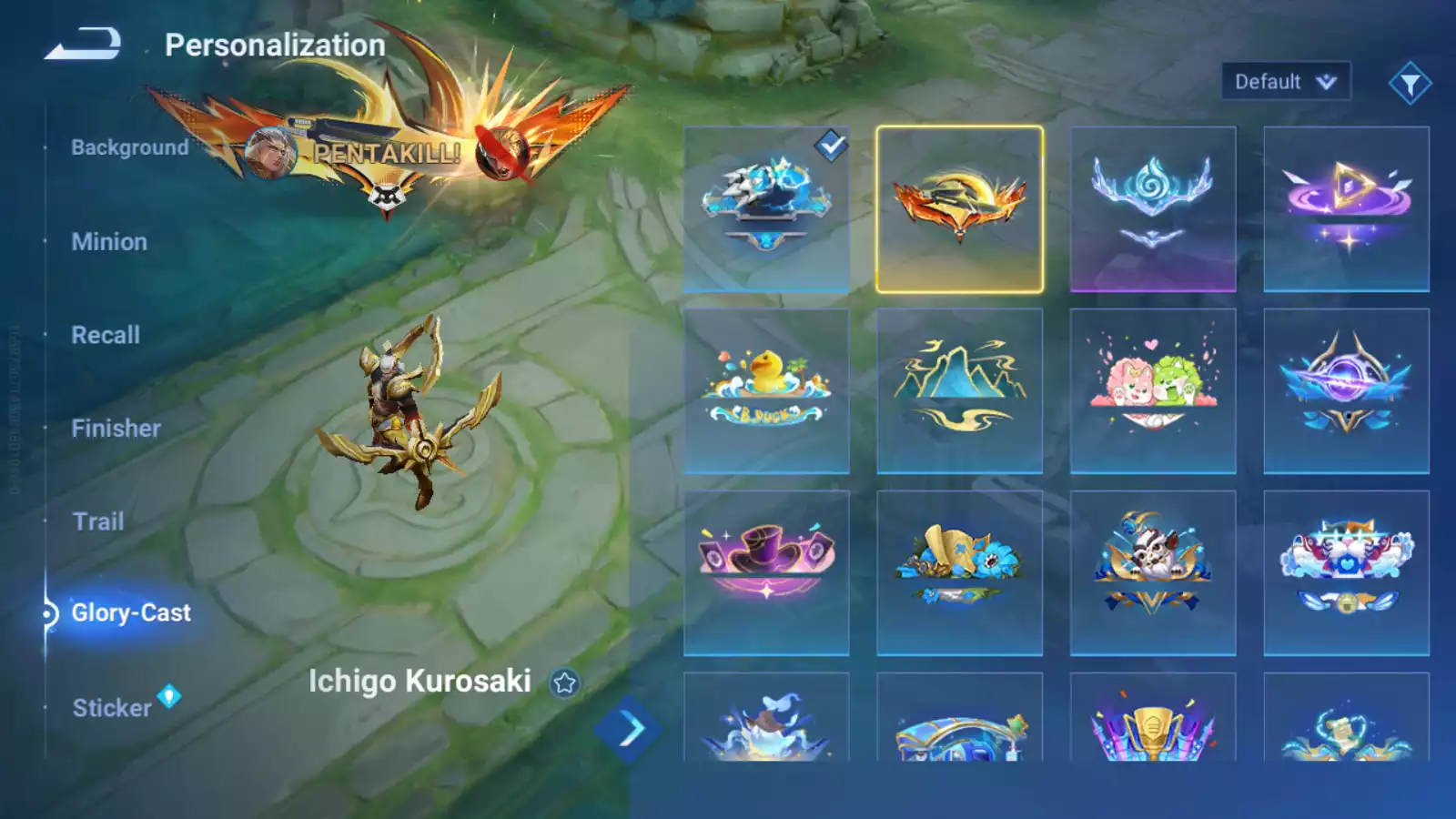Open the Minion category
1456x819 pixels.
(x=109, y=242)
